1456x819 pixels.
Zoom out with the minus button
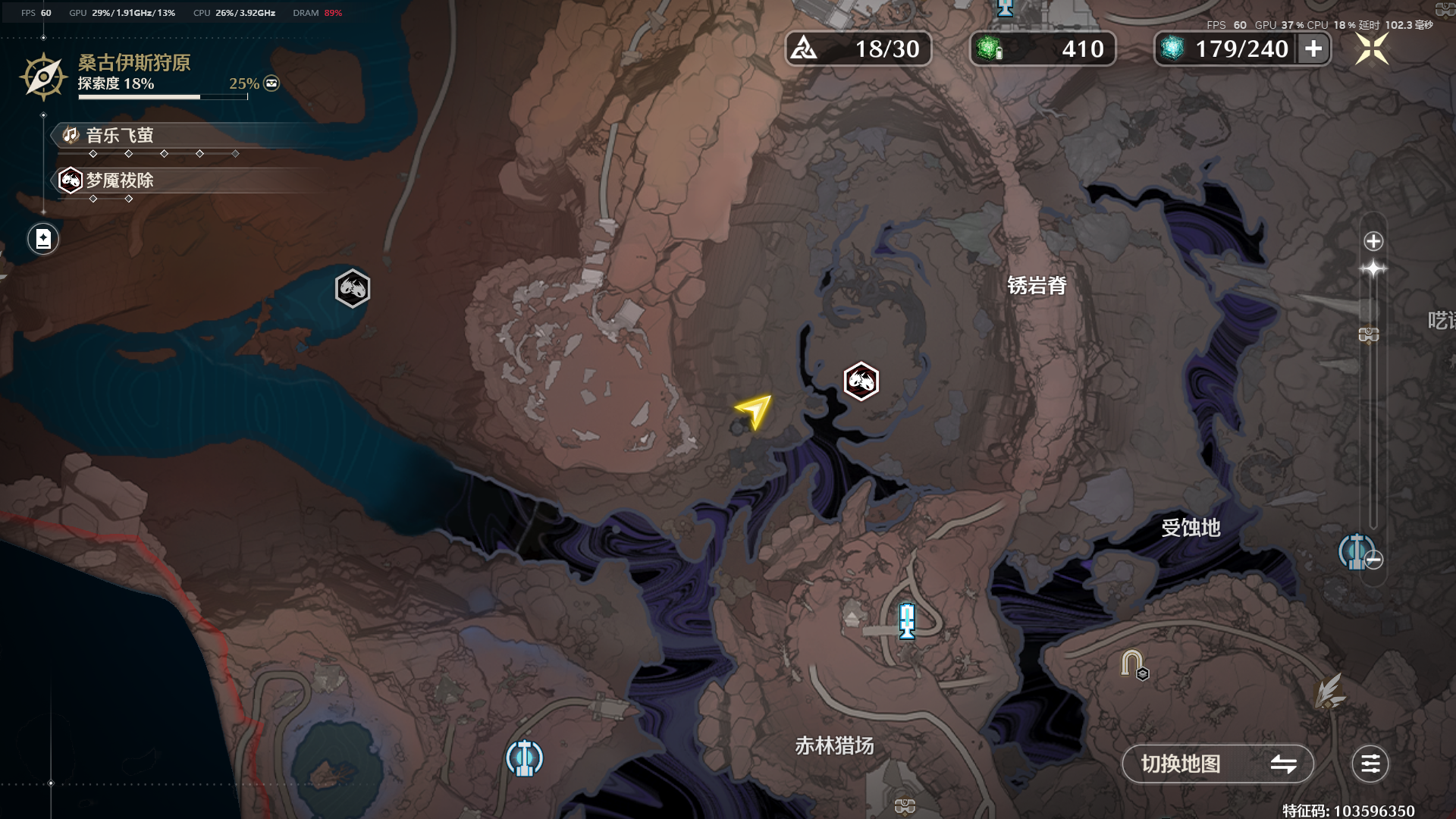tap(1373, 560)
